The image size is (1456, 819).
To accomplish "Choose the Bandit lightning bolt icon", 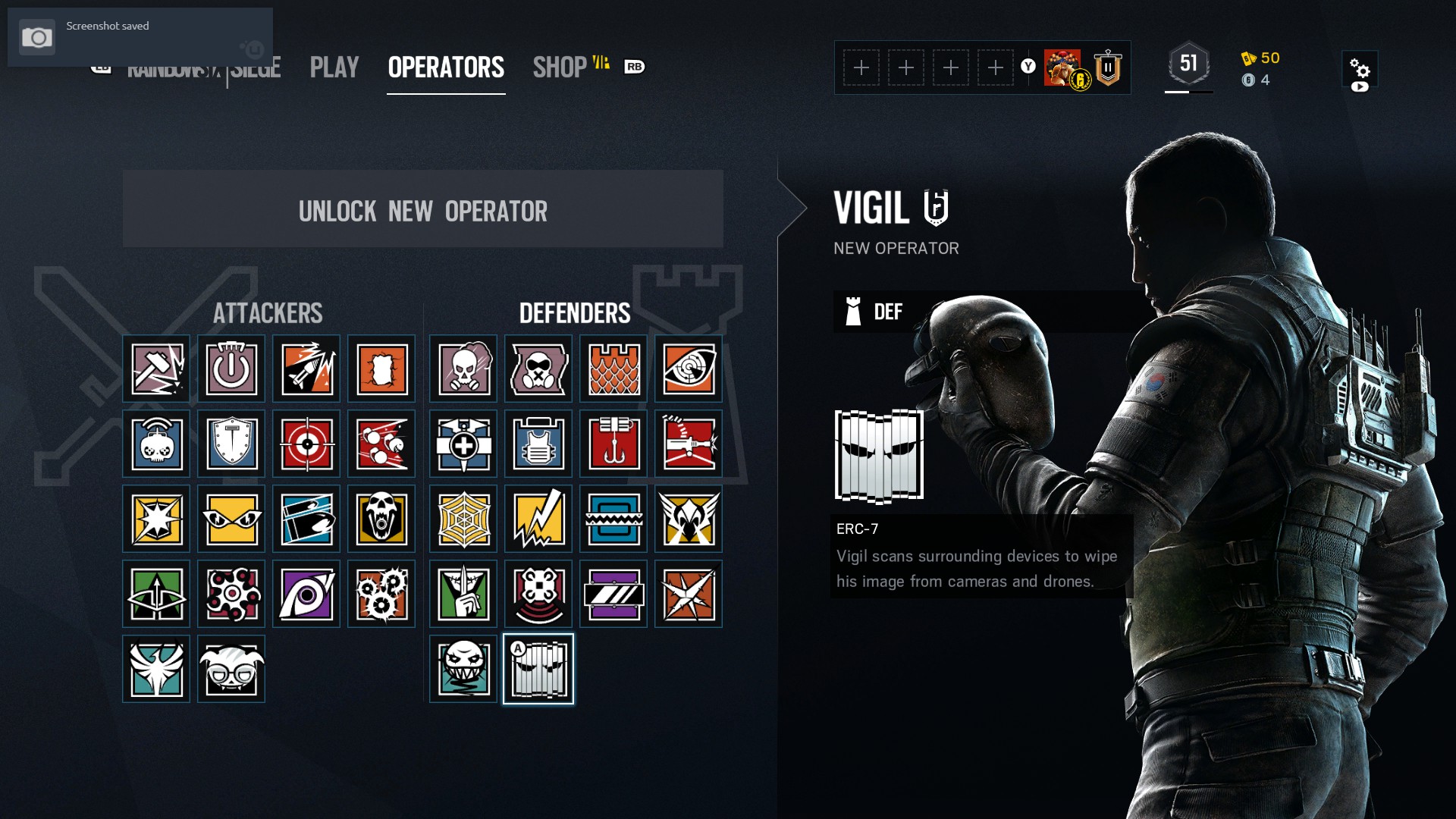I will (538, 519).
